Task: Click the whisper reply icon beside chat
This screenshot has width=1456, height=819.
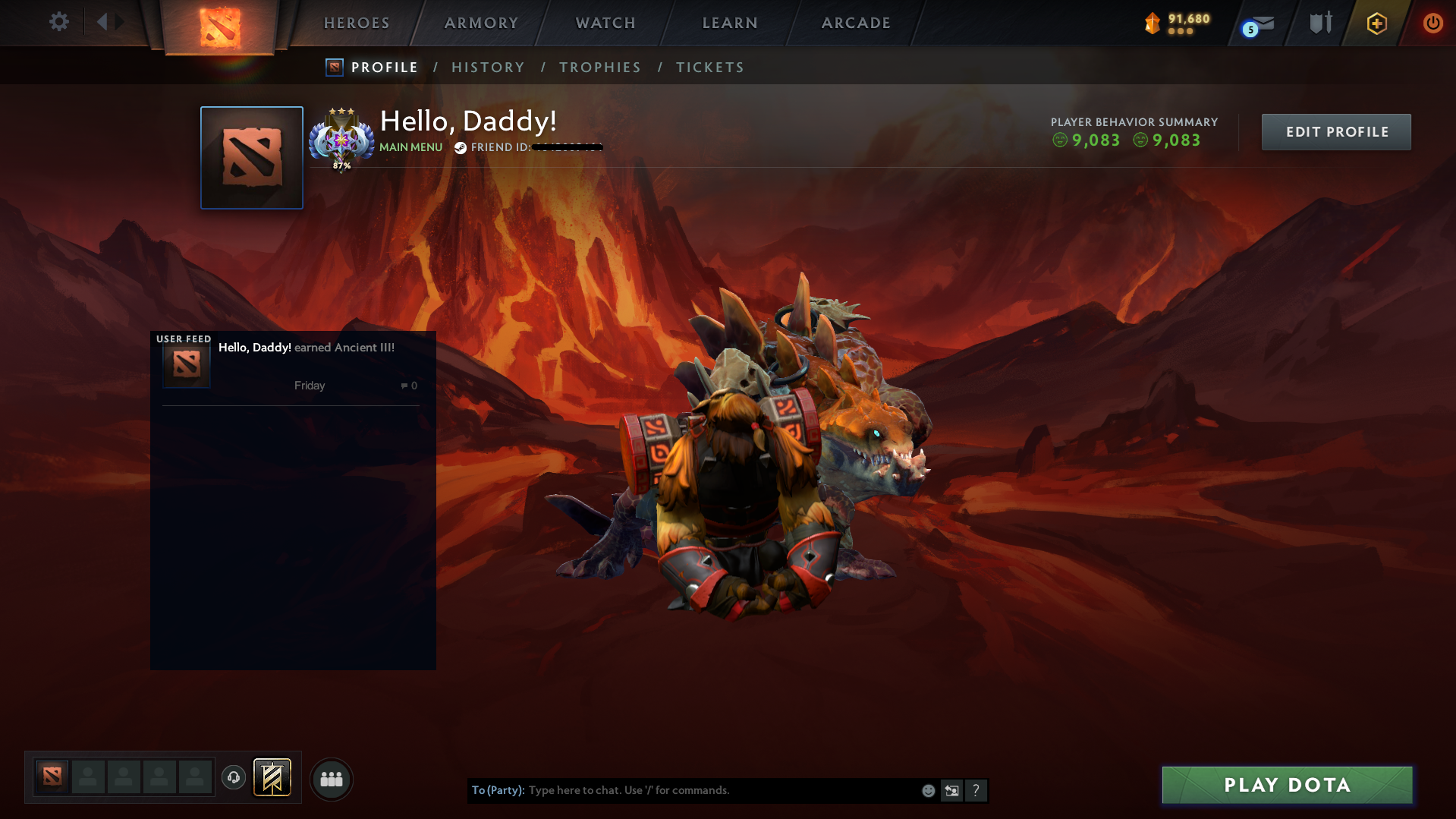Action: (x=951, y=790)
